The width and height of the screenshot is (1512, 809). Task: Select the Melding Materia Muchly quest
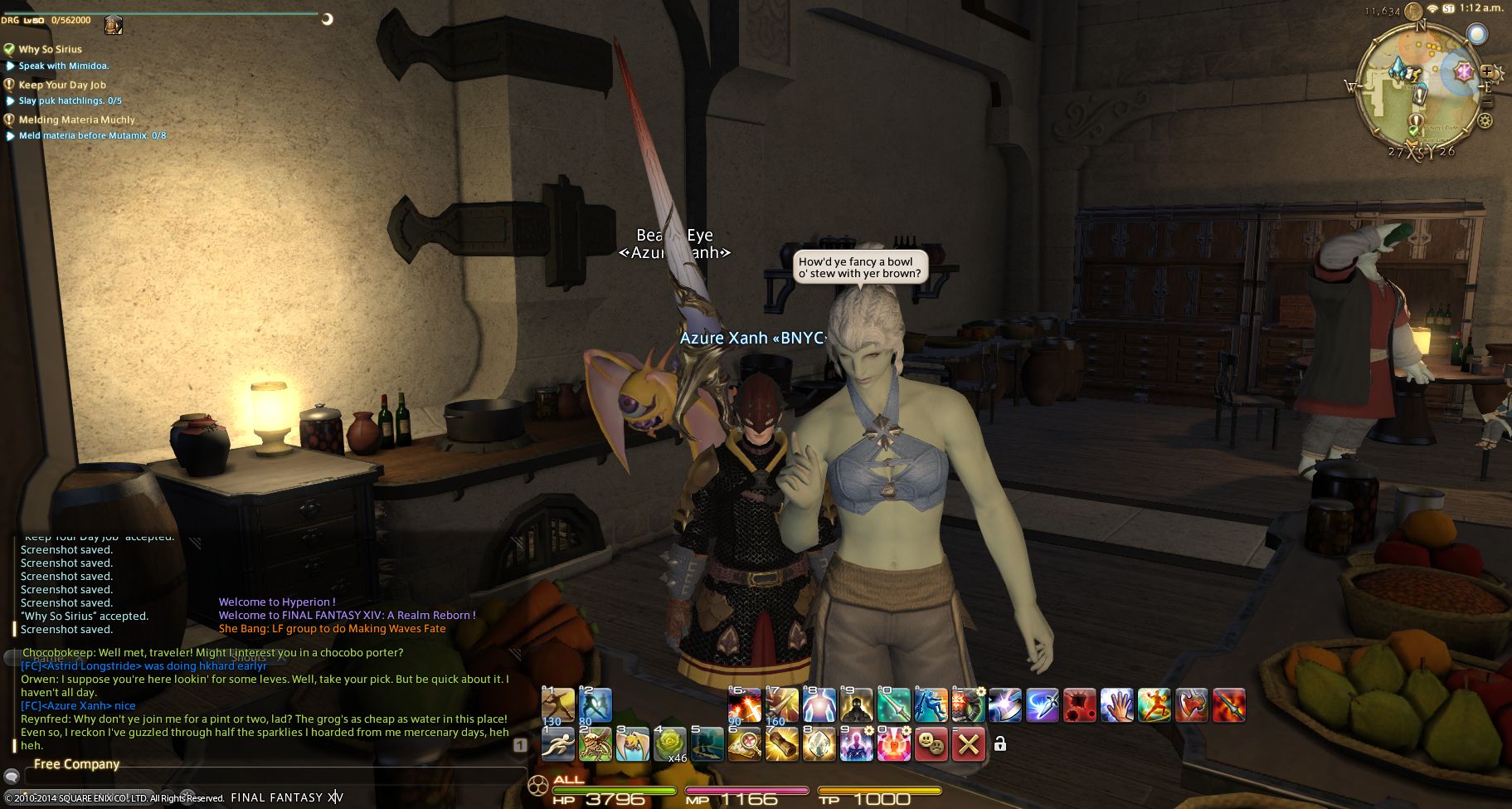pyautogui.click(x=76, y=119)
